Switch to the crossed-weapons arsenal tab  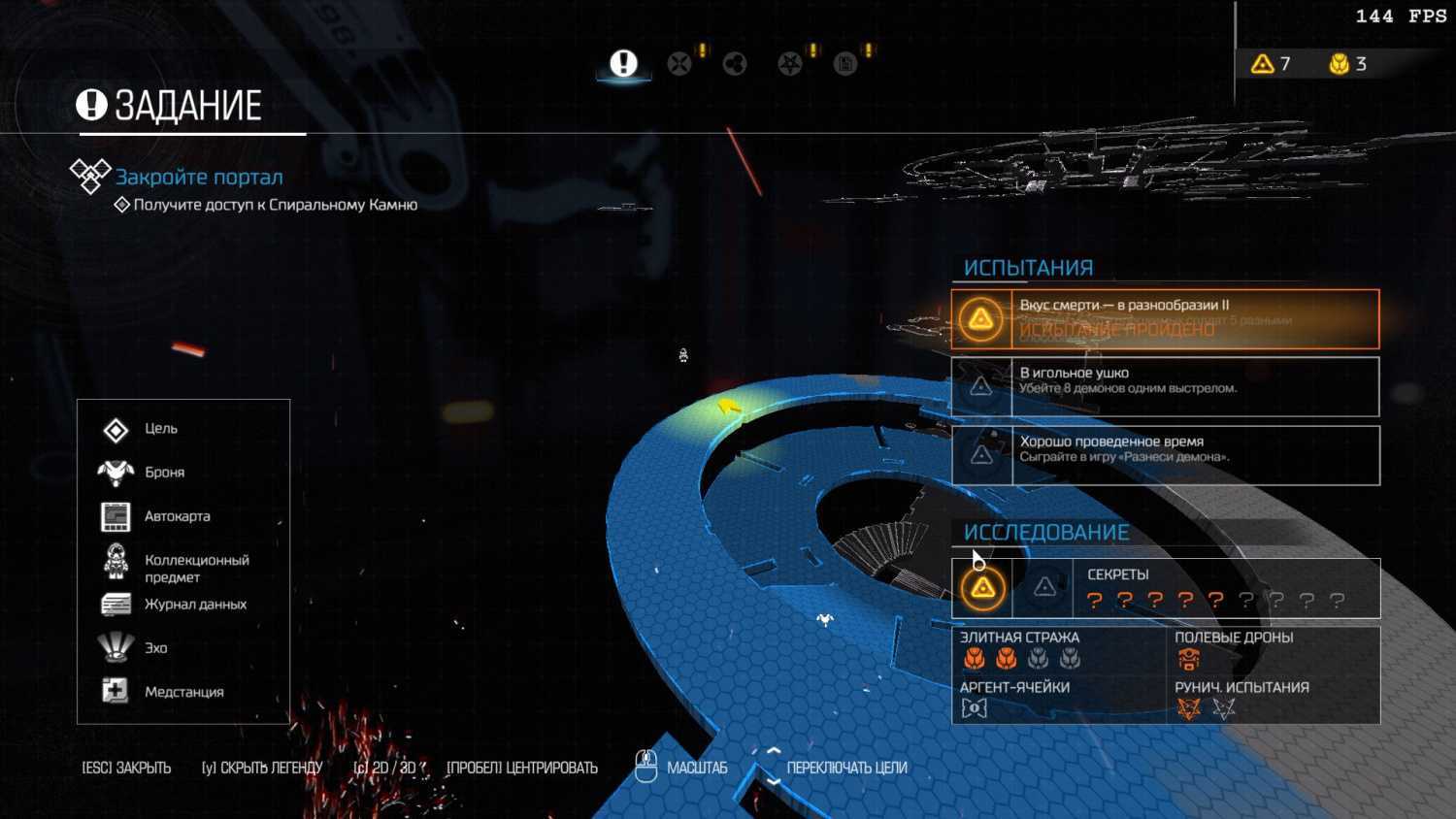(x=679, y=64)
